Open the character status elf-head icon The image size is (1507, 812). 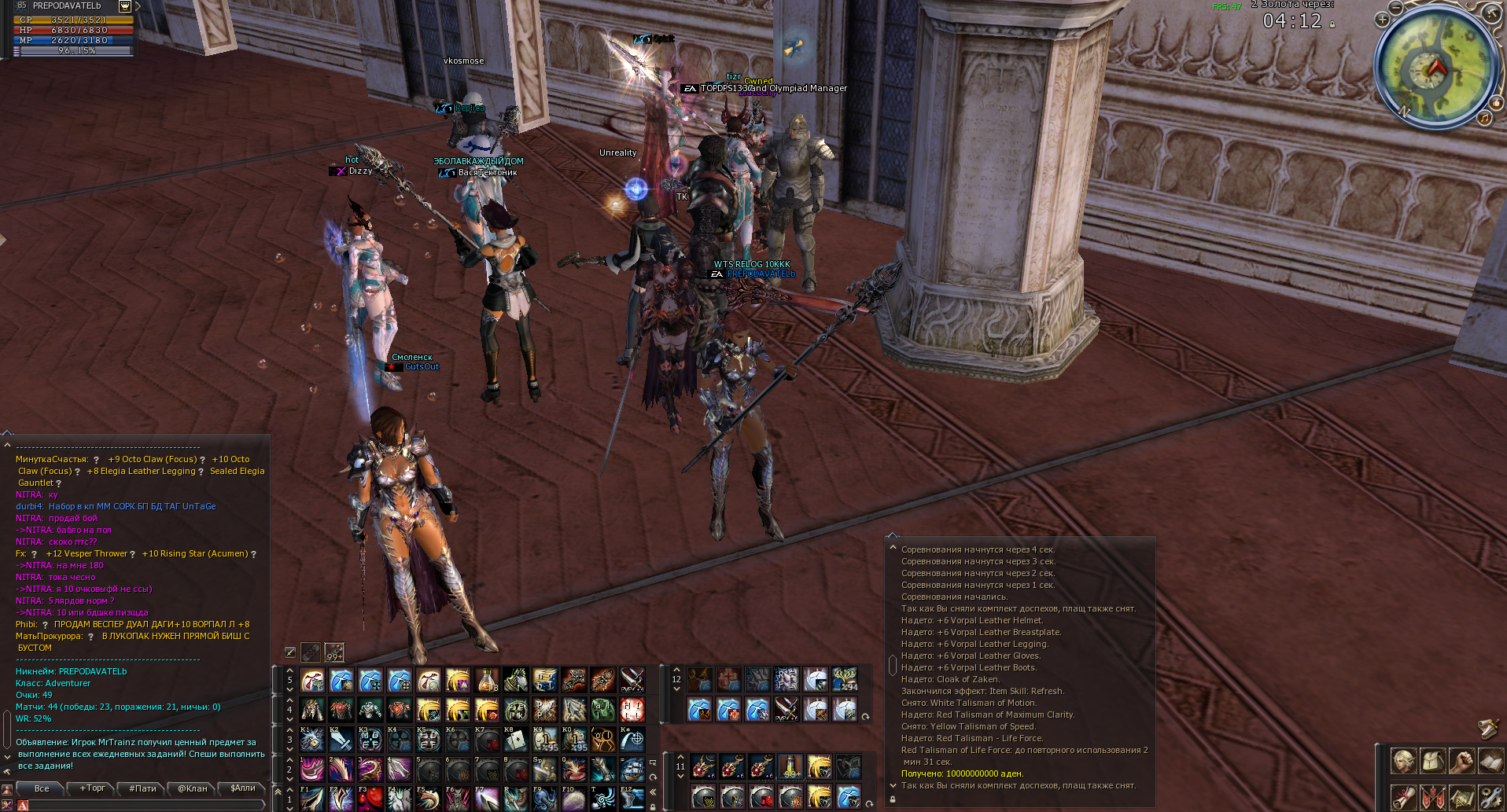click(x=1404, y=761)
